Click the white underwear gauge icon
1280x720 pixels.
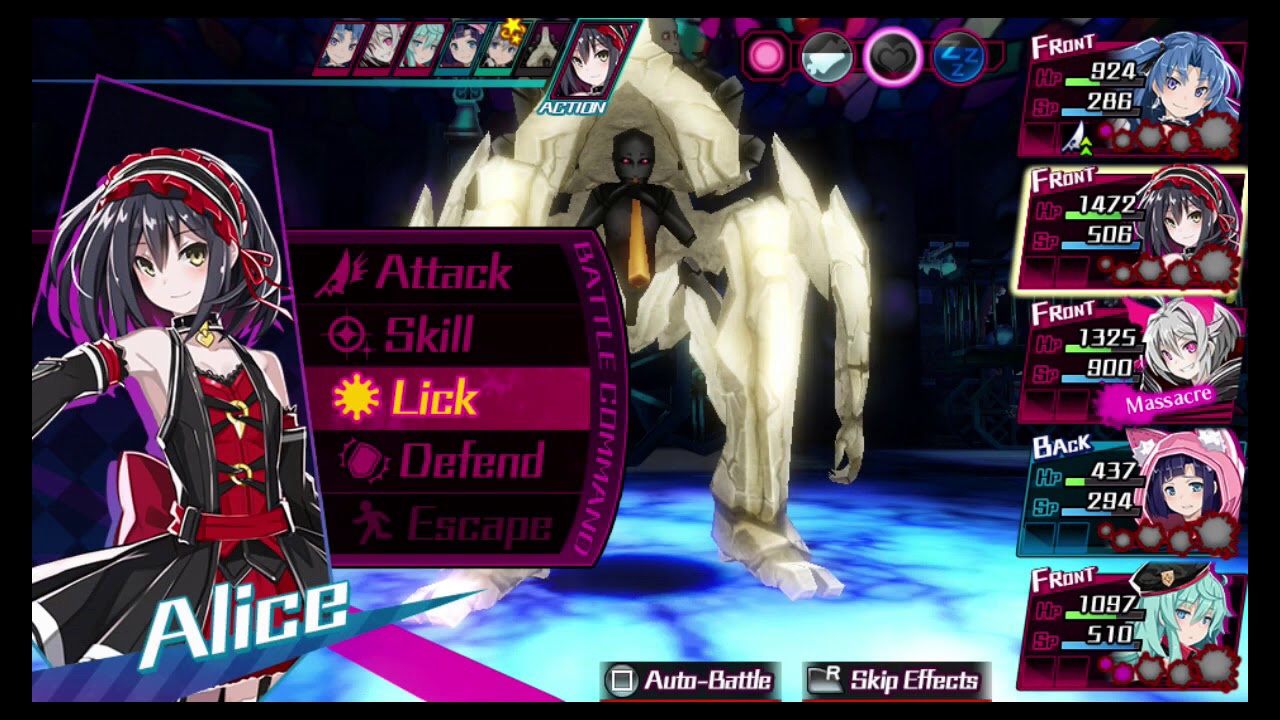pos(828,58)
